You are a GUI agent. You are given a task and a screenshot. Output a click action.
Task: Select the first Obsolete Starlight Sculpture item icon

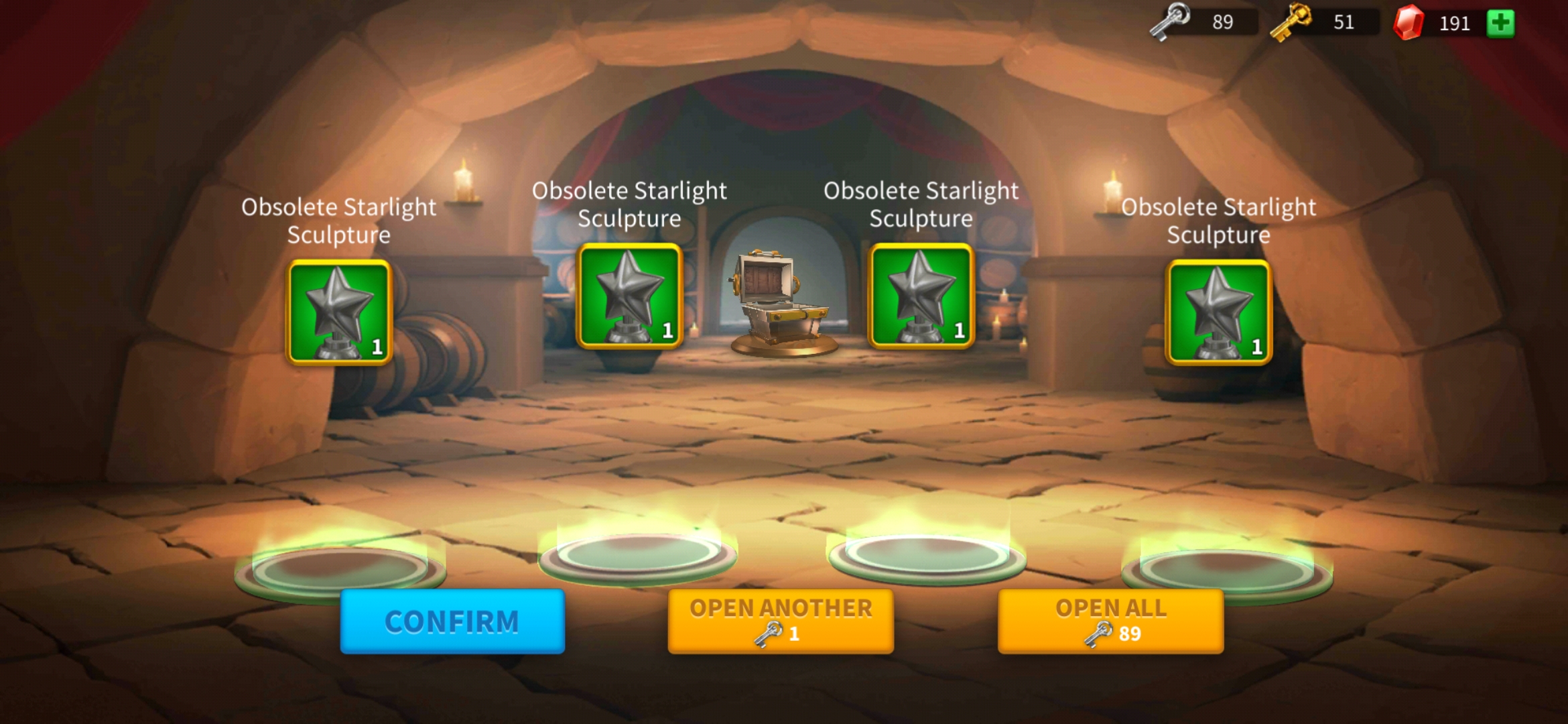(339, 310)
